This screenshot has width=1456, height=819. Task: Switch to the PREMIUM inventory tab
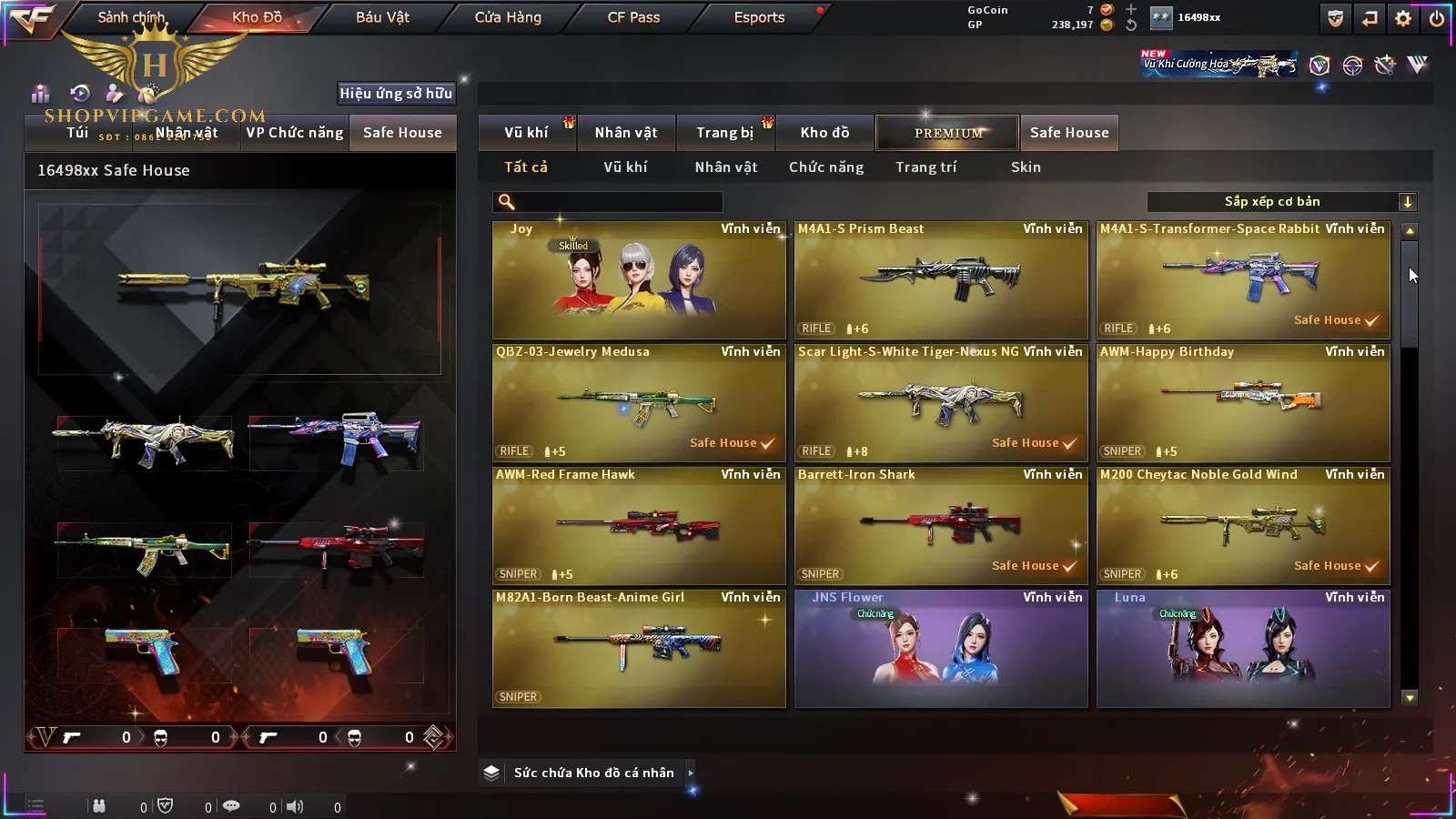pyautogui.click(x=947, y=133)
